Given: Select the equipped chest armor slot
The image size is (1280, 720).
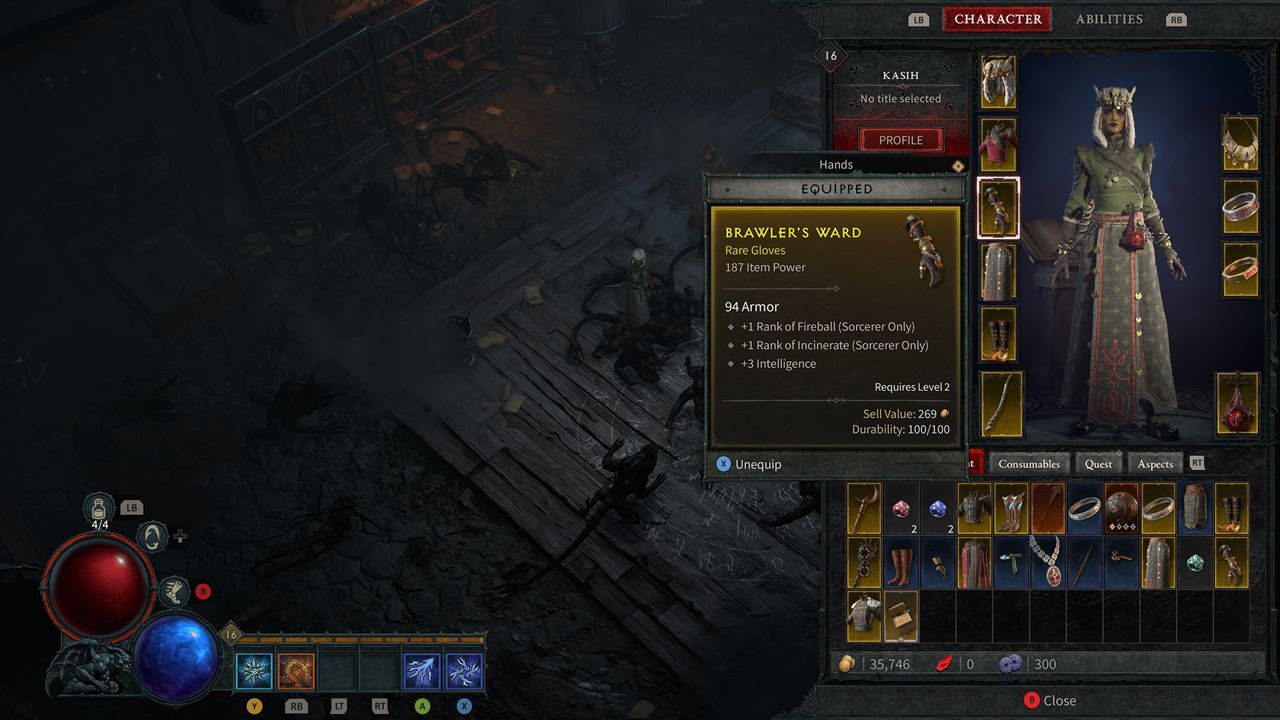Looking at the screenshot, I should tap(997, 144).
